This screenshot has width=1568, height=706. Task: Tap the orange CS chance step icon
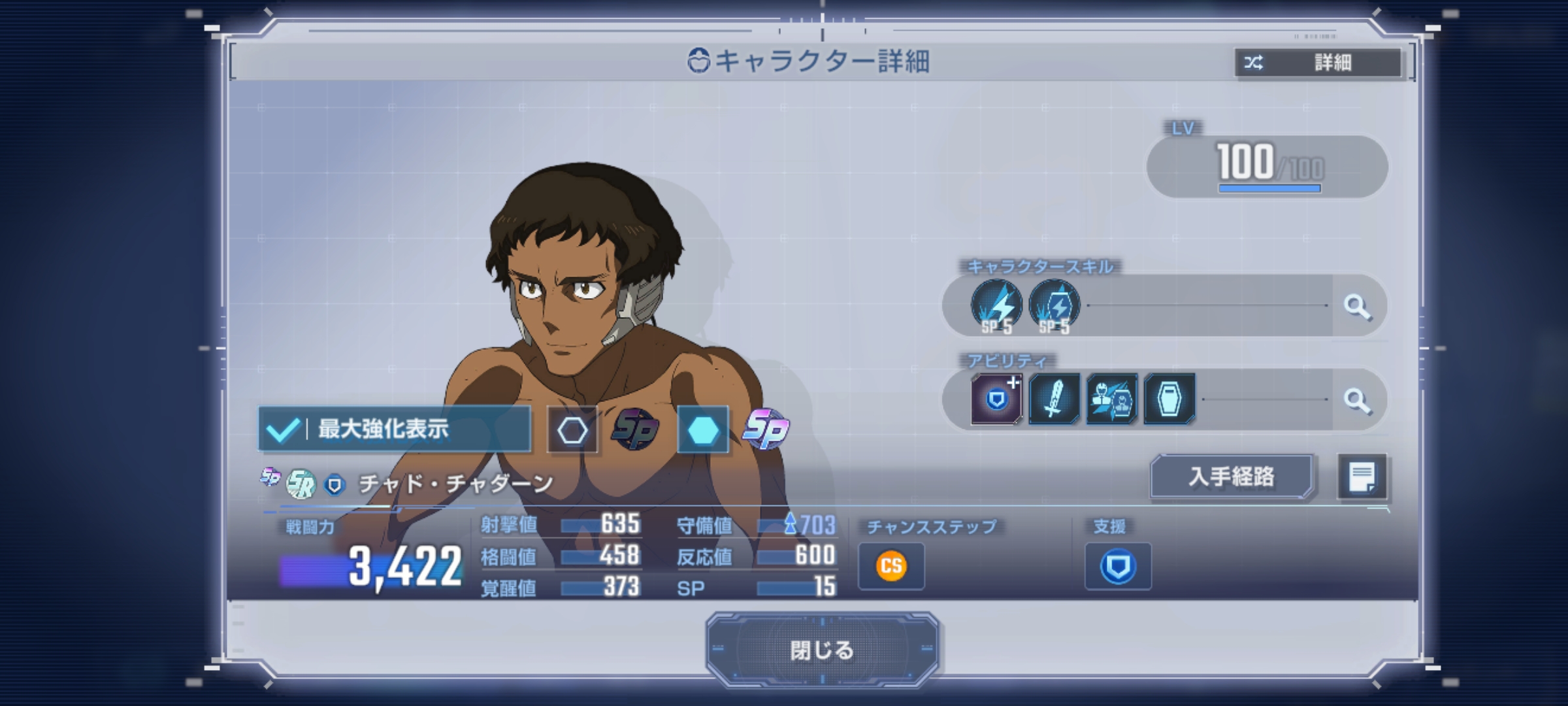coord(891,566)
